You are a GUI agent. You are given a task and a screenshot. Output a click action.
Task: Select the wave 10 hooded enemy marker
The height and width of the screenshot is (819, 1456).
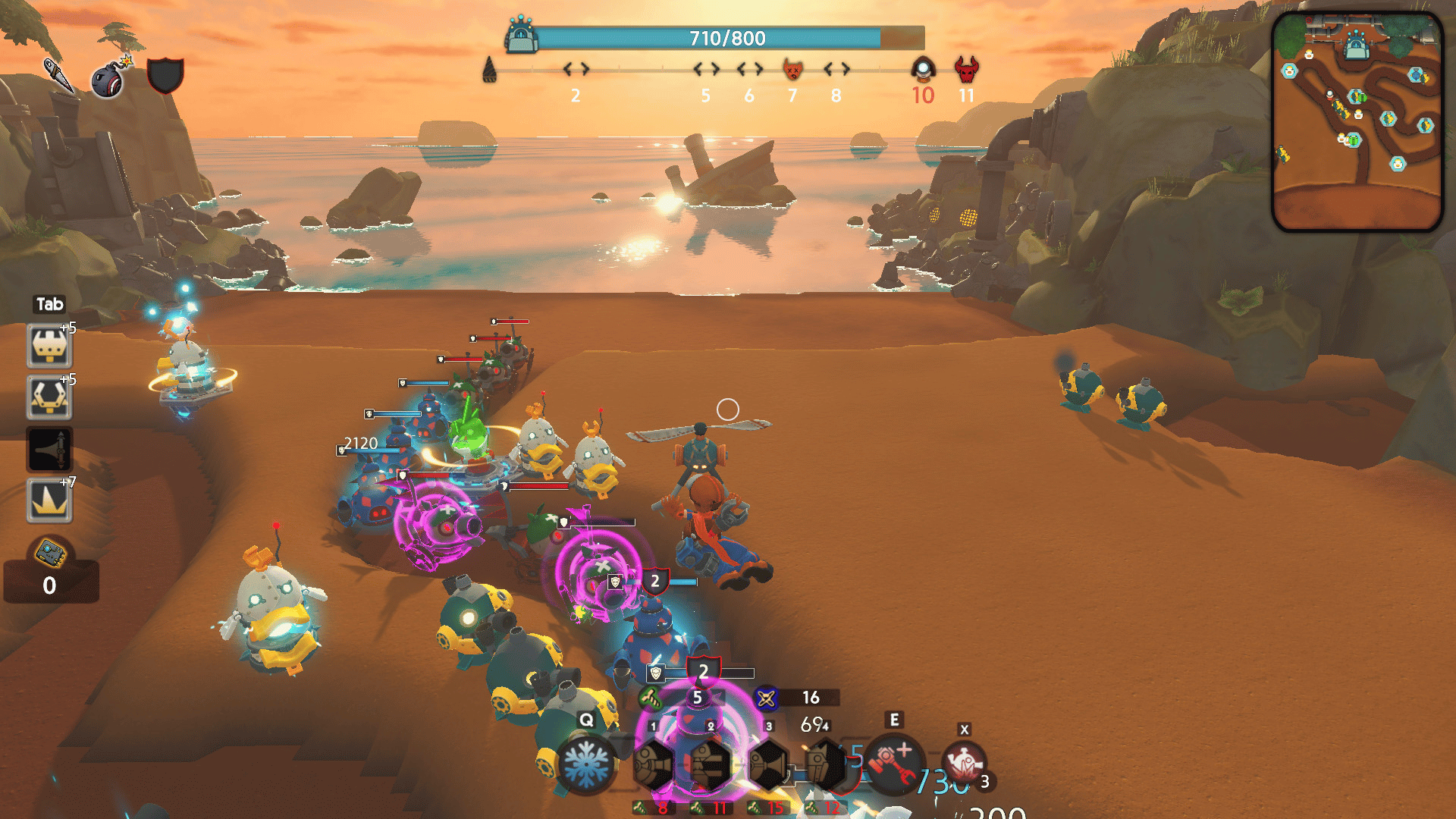(922, 70)
